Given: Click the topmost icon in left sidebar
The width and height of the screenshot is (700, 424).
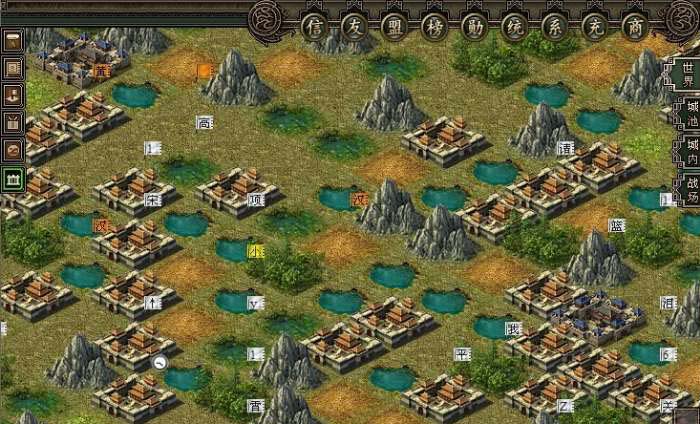Looking at the screenshot, I should click(14, 42).
